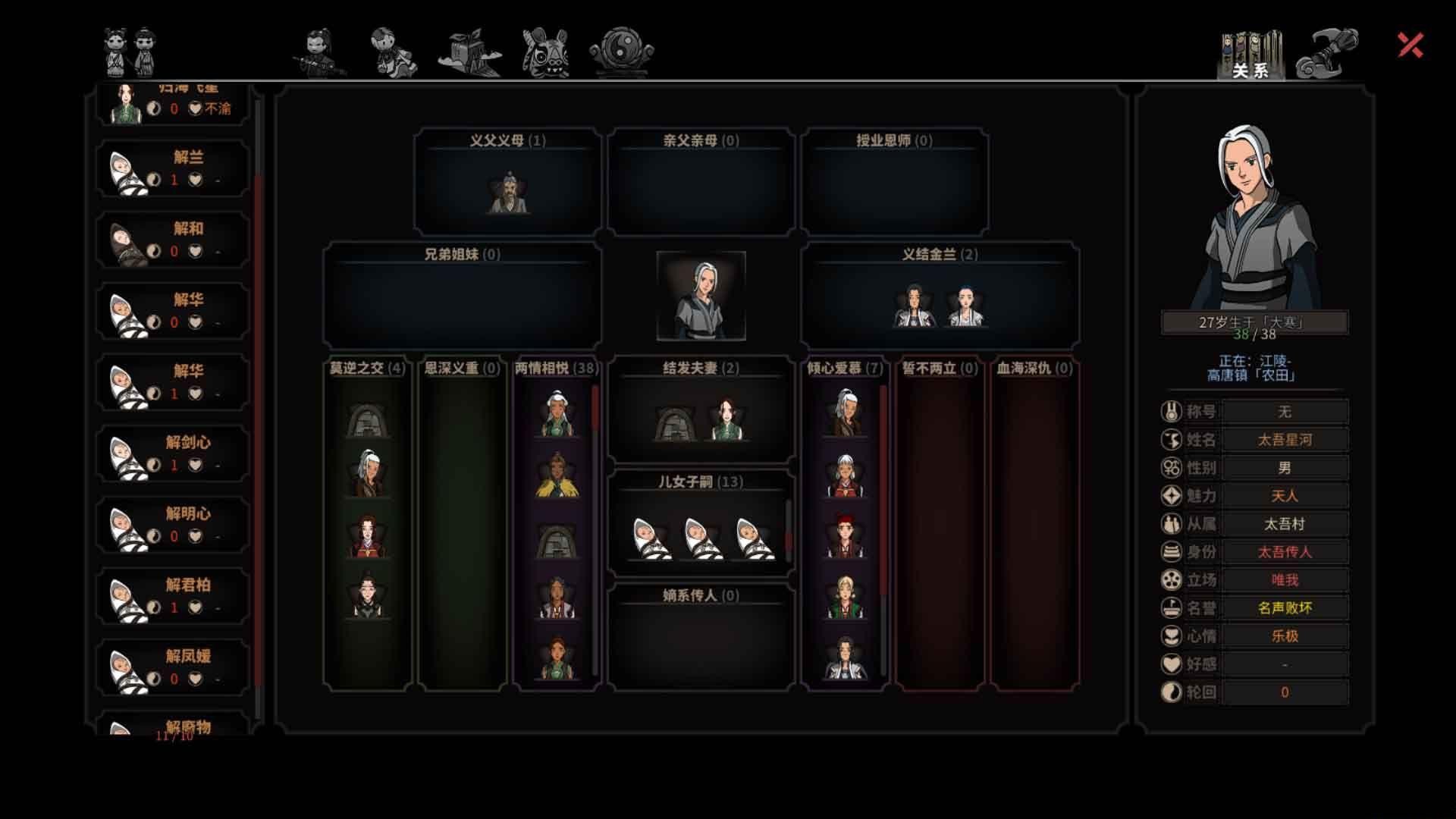This screenshot has height=819, width=1456.
Task: Click the 太吾传人 identity value
Action: [1283, 551]
